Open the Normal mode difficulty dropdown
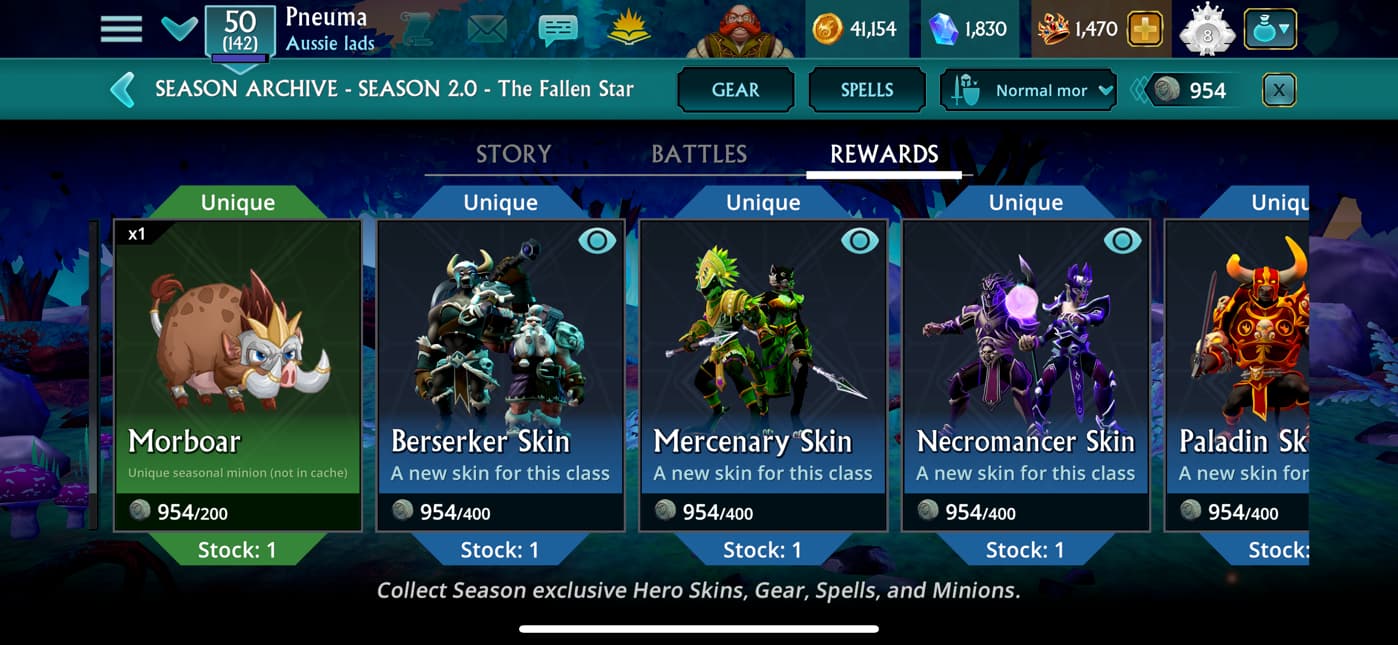1398x645 pixels. 1028,90
